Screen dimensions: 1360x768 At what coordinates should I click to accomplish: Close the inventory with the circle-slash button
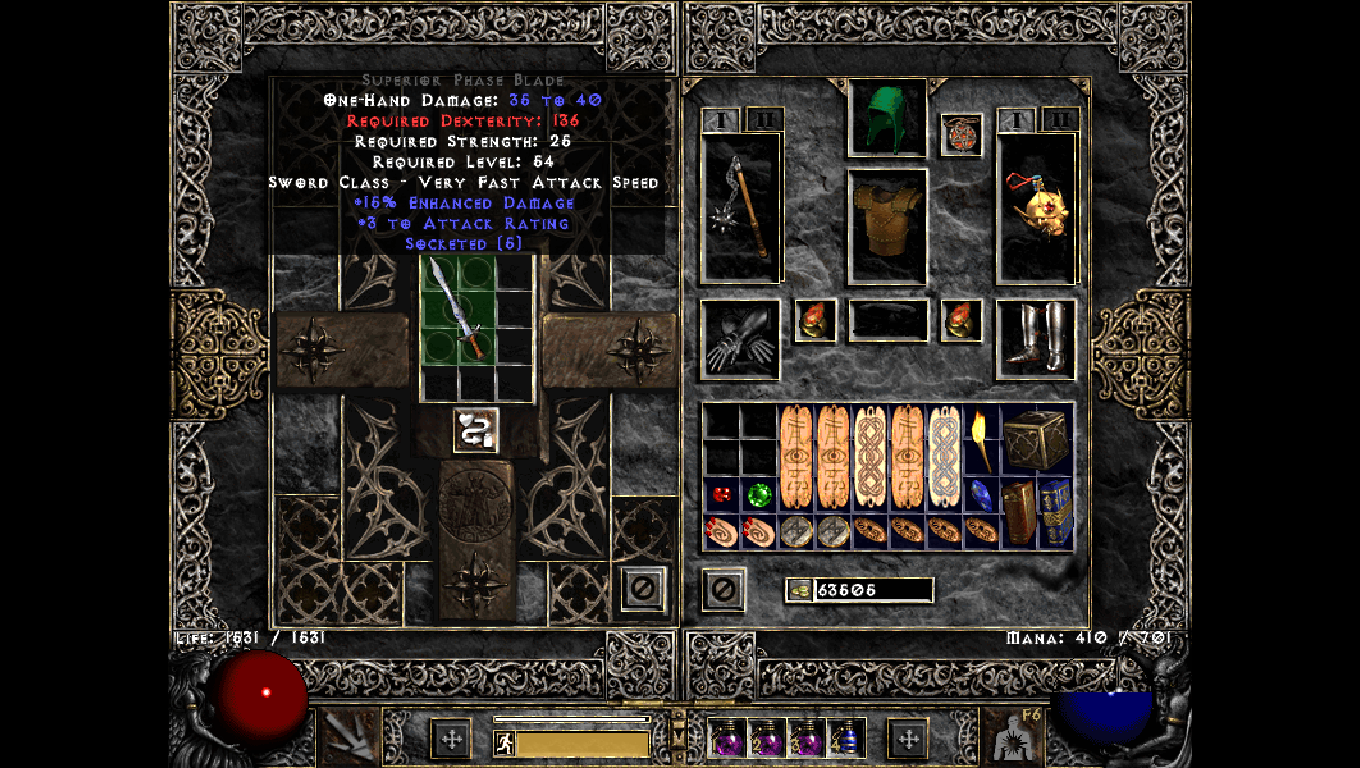pos(722,589)
